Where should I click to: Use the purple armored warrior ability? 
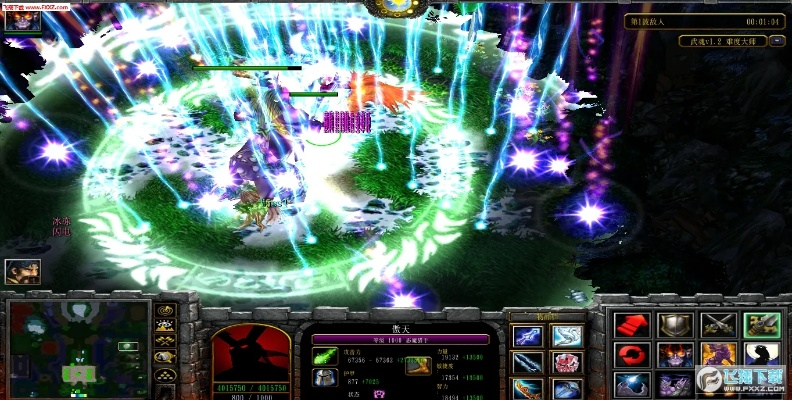[x=717, y=355]
